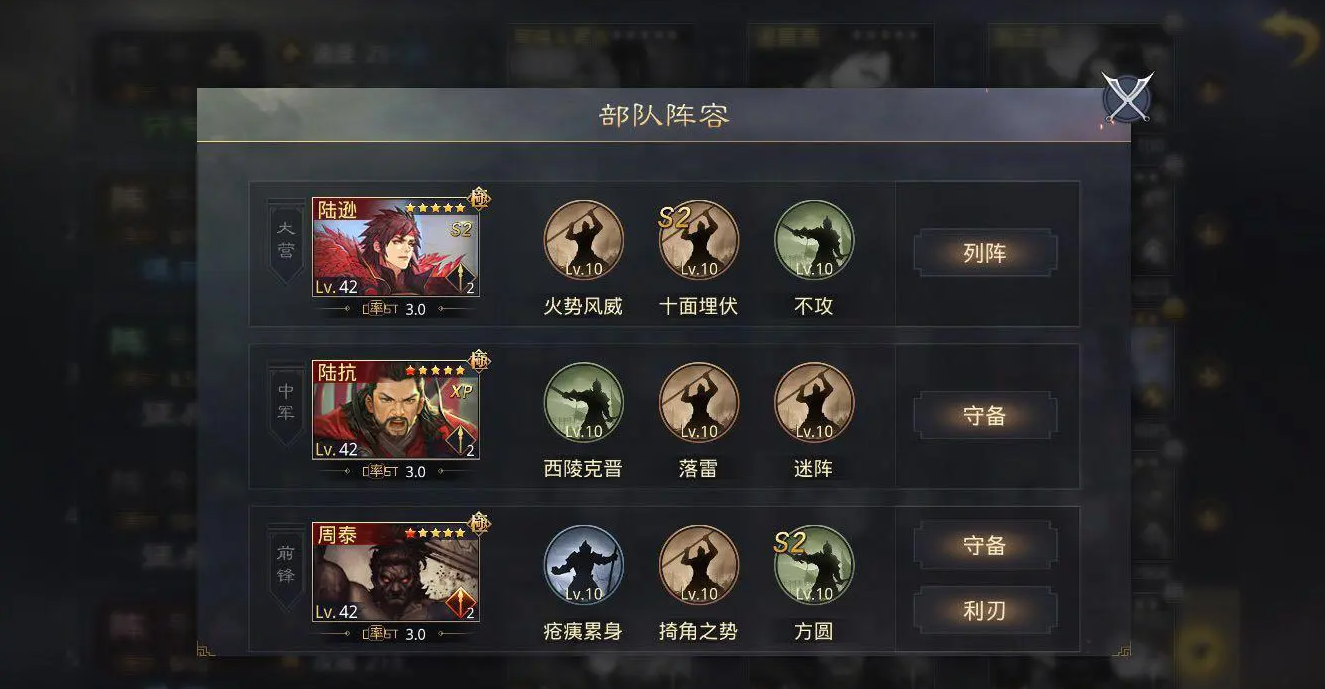
Task: Open the 不攻 skill icon
Action: (x=813, y=241)
